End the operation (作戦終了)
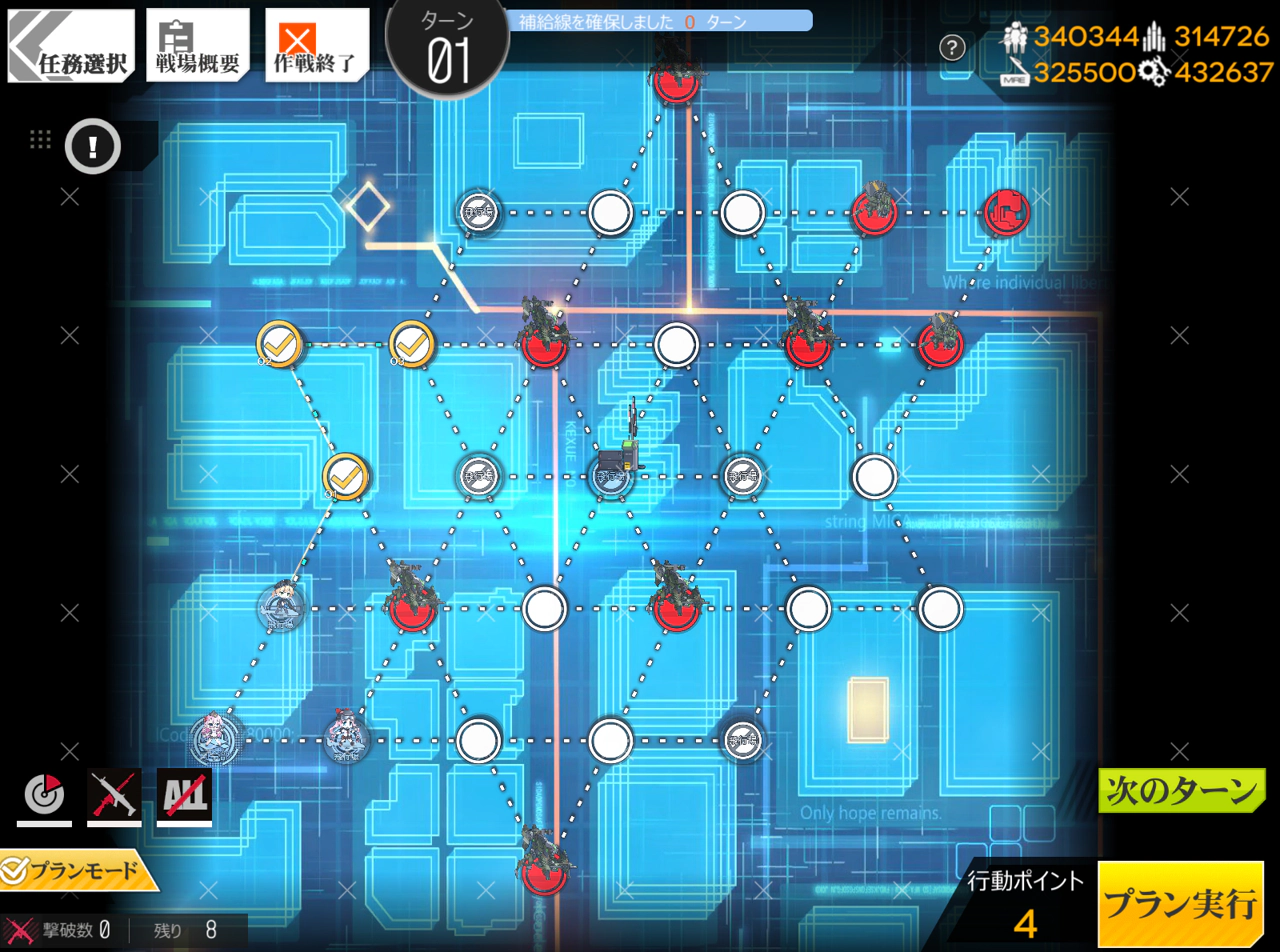 (316, 47)
